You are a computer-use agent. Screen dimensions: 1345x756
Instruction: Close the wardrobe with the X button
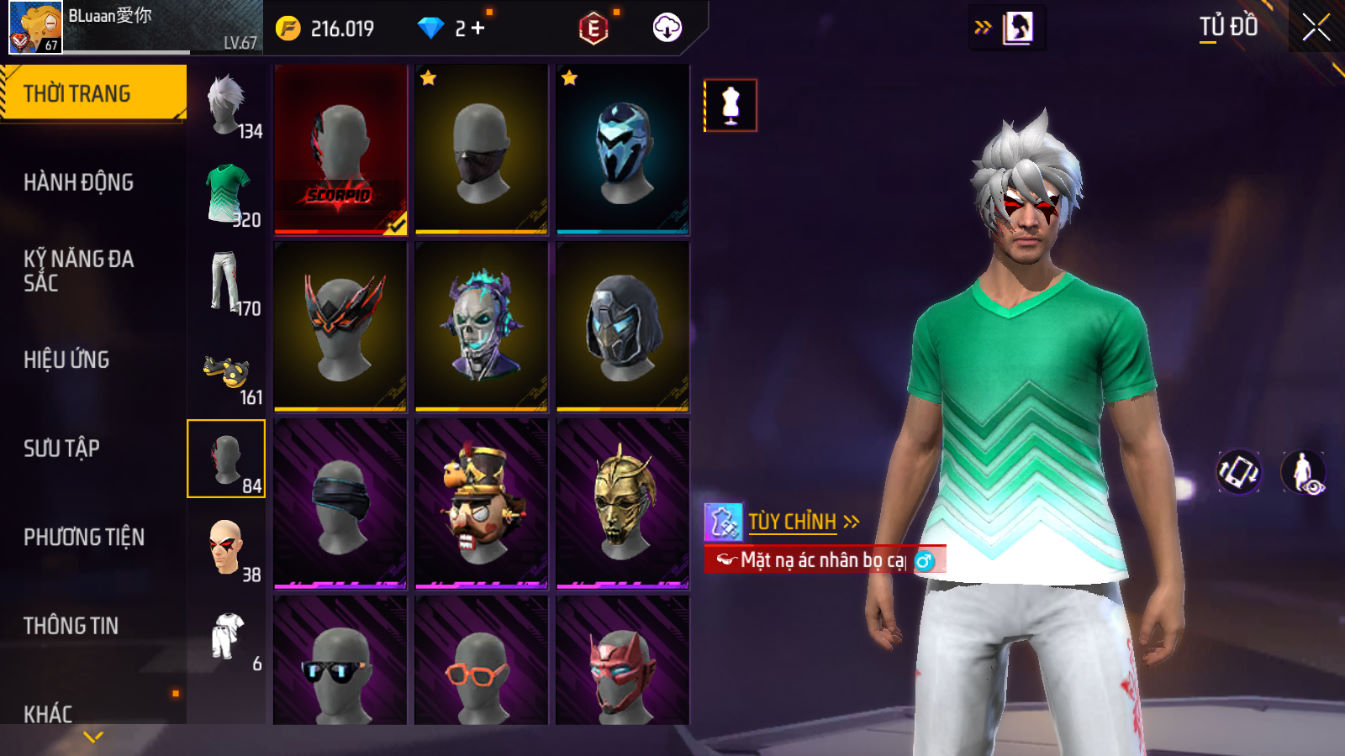[x=1316, y=28]
